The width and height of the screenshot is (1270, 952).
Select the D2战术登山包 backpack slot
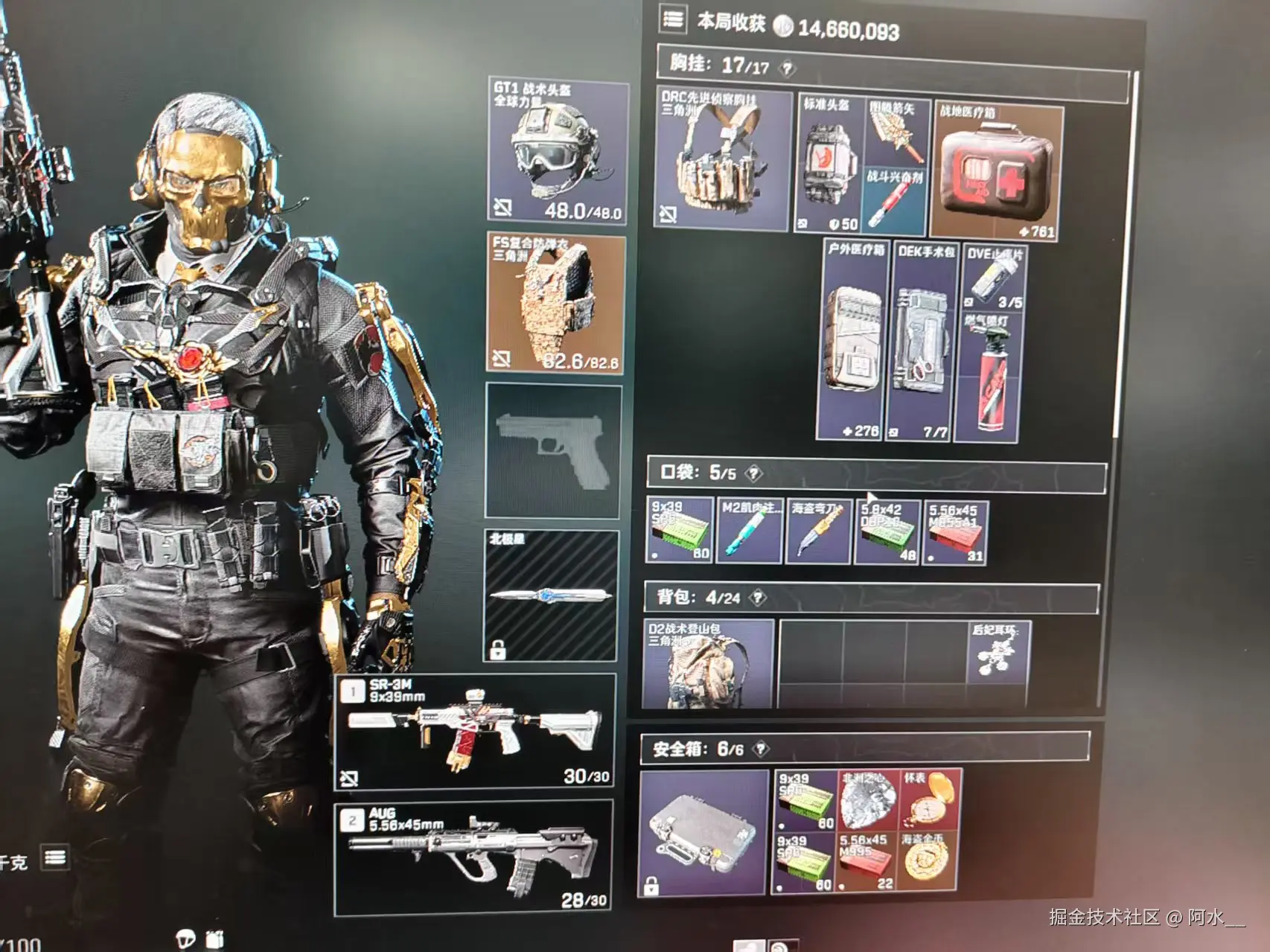(707, 662)
